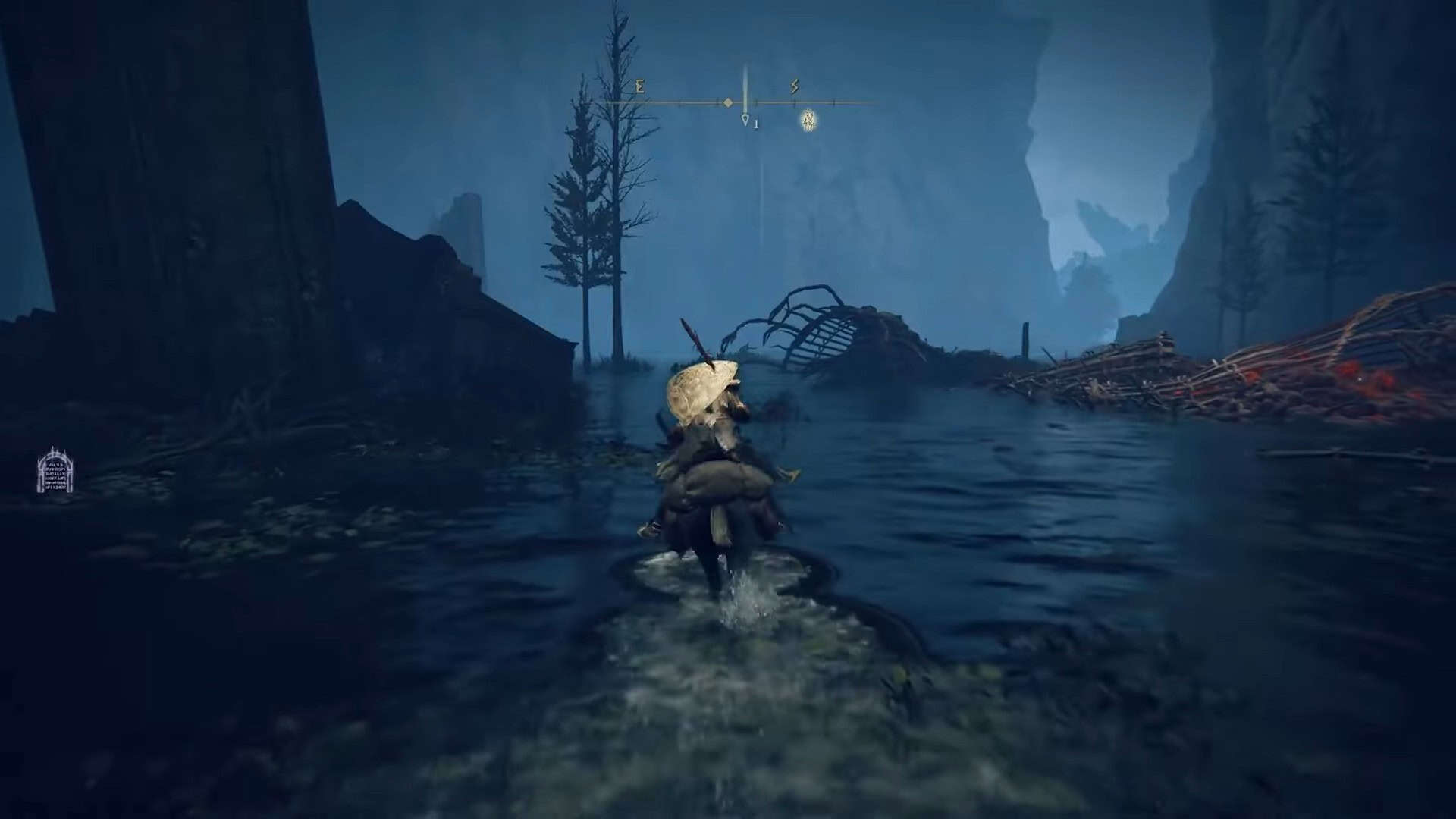Select the numbered beacon marker below the compass
Image resolution: width=1456 pixels, height=819 pixels.
point(746,121)
